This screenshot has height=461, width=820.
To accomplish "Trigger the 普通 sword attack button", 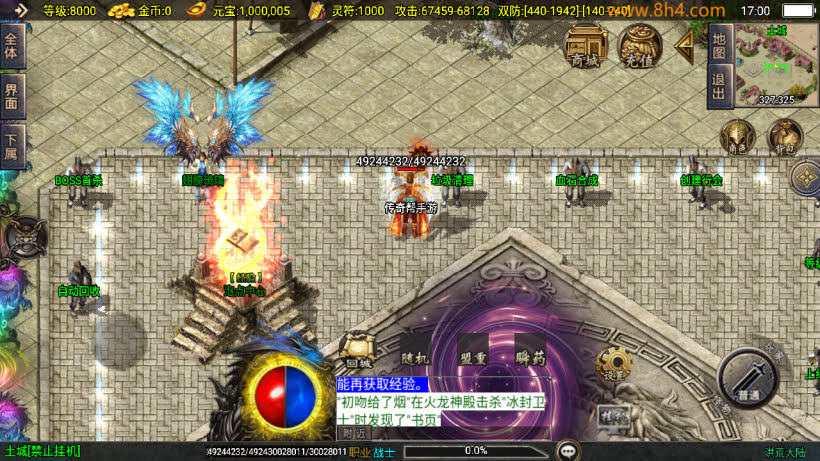I will point(748,378).
